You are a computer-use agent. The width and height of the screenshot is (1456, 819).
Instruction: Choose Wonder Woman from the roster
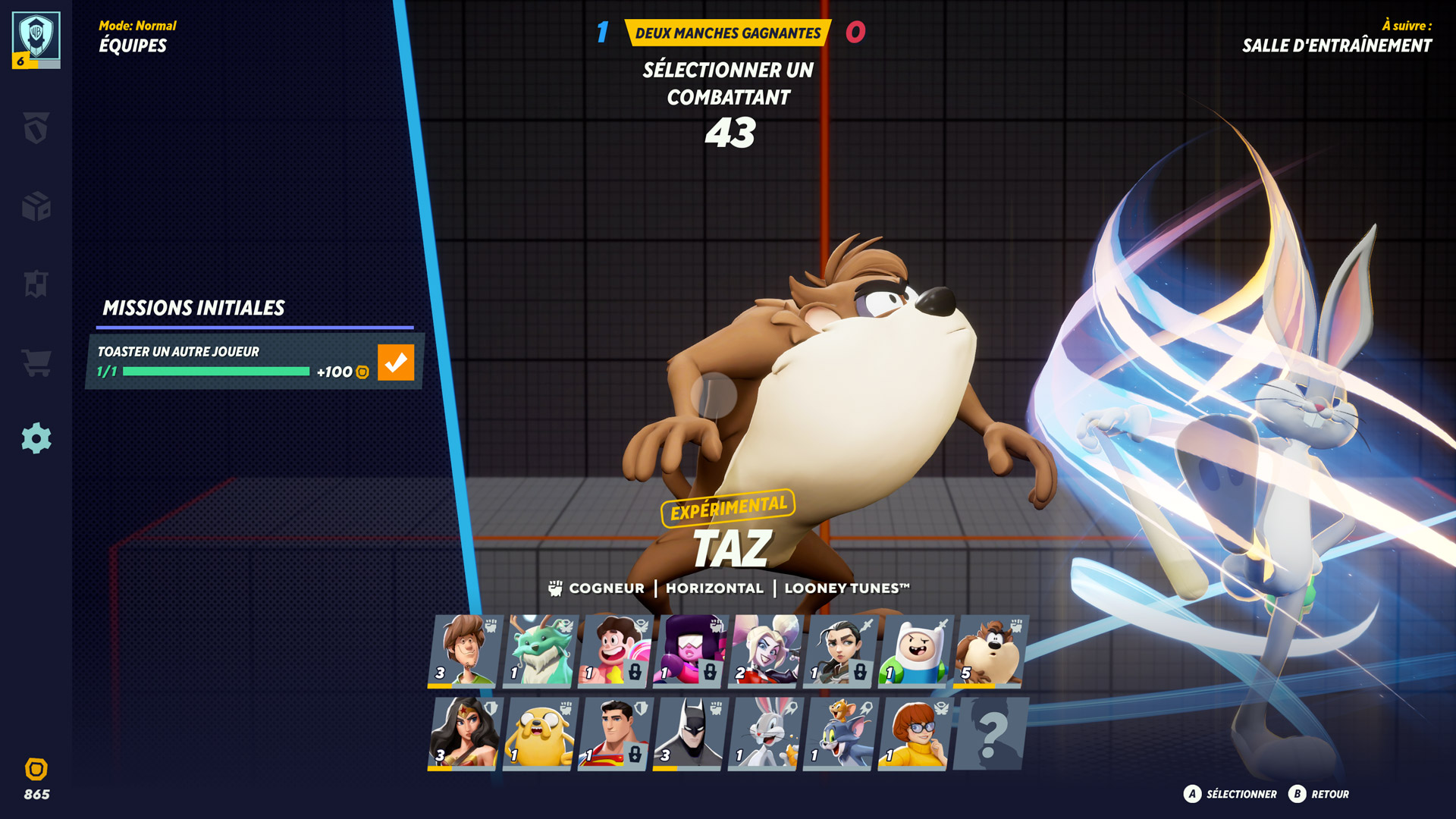[x=464, y=733]
